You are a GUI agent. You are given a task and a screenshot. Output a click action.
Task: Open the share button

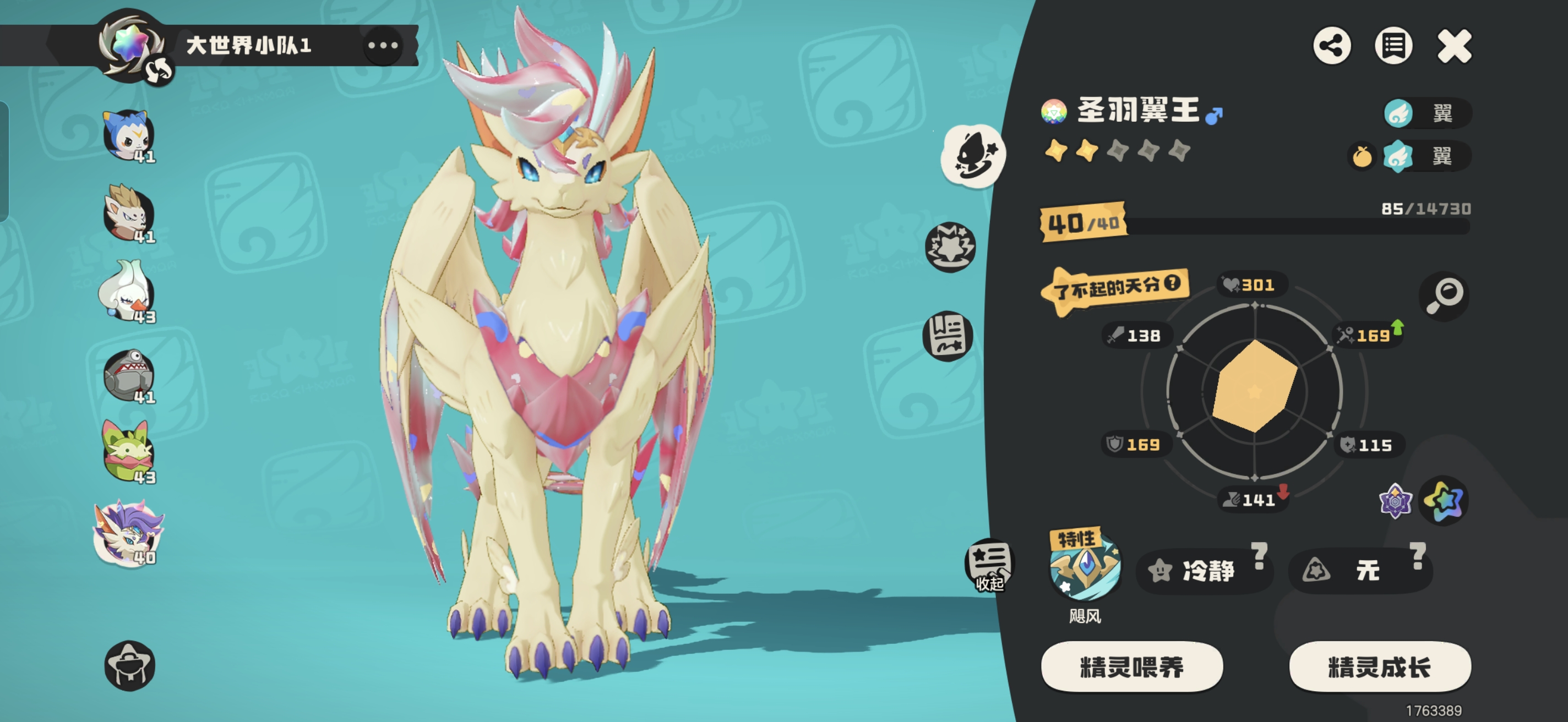coord(1331,46)
